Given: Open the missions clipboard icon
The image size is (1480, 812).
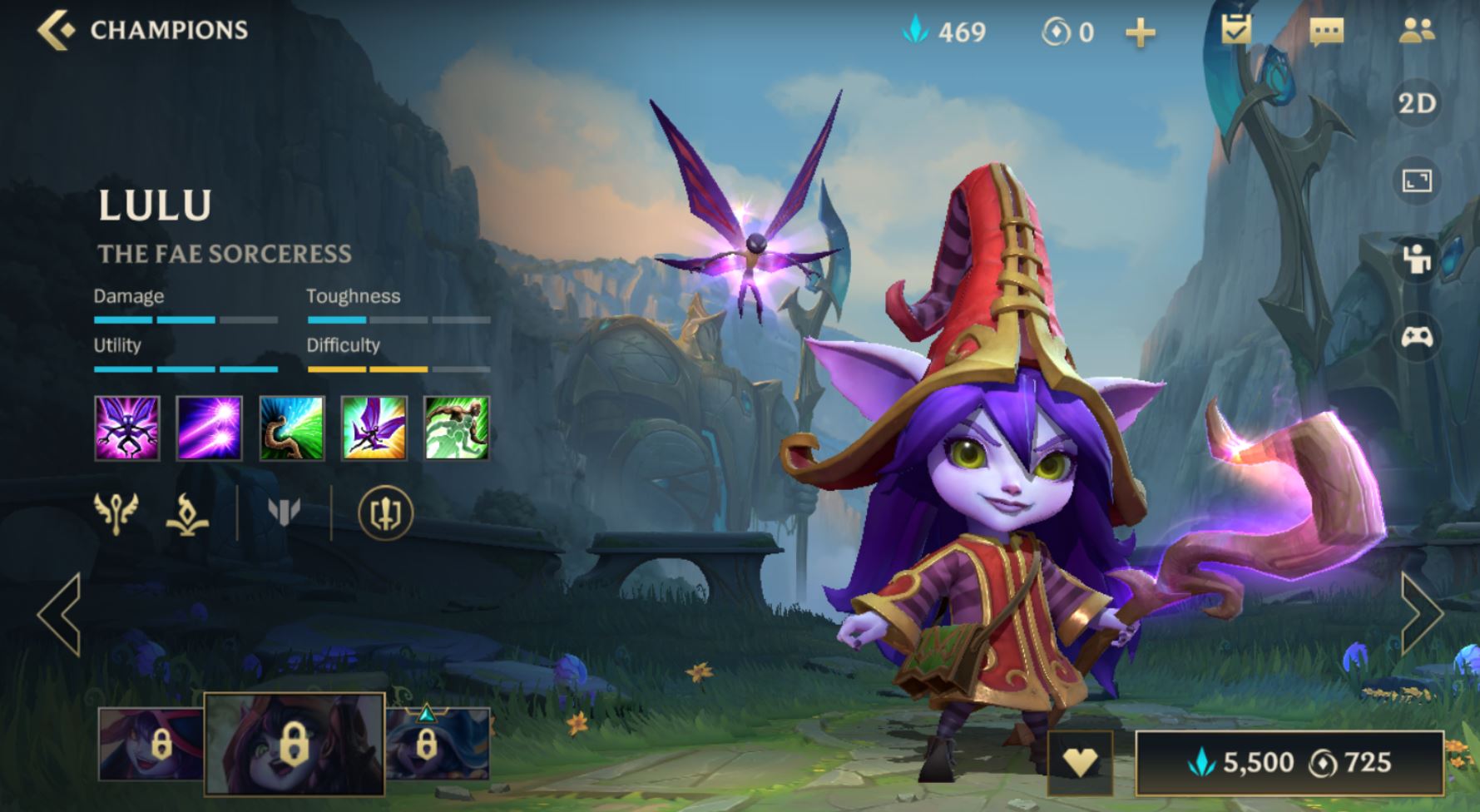Looking at the screenshot, I should [1236, 31].
